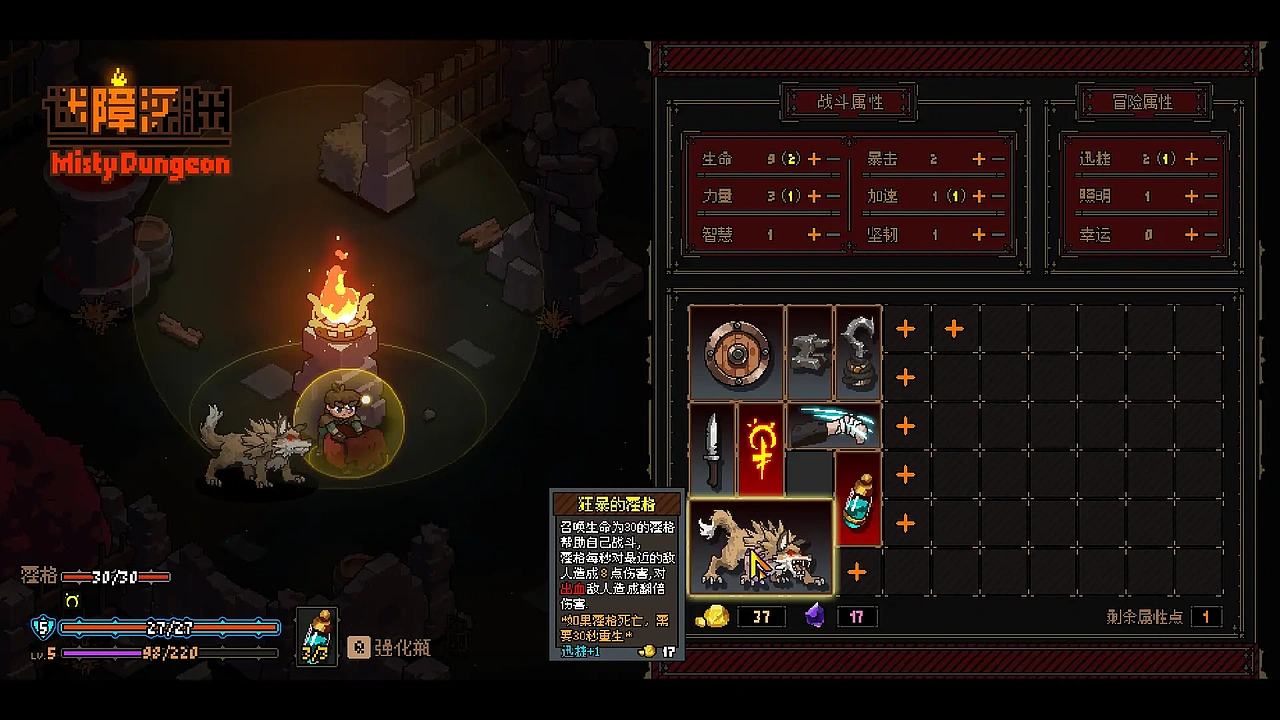Image resolution: width=1280 pixels, height=720 pixels.
Task: Click the purple gem currency icon
Action: [812, 617]
